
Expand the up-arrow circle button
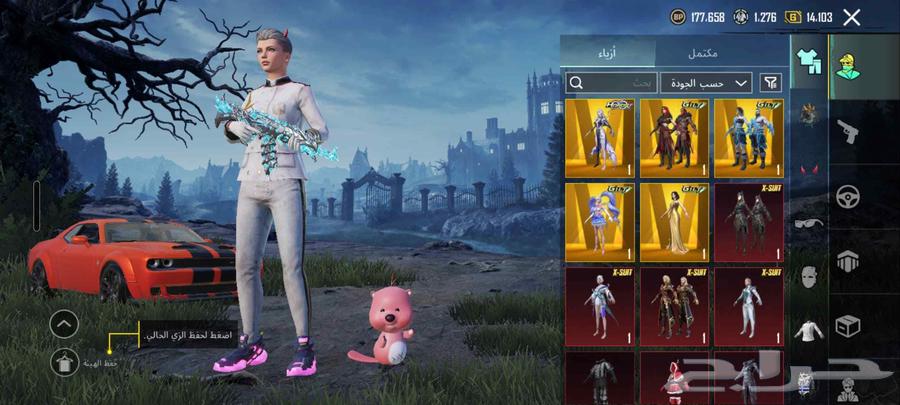coord(63,324)
